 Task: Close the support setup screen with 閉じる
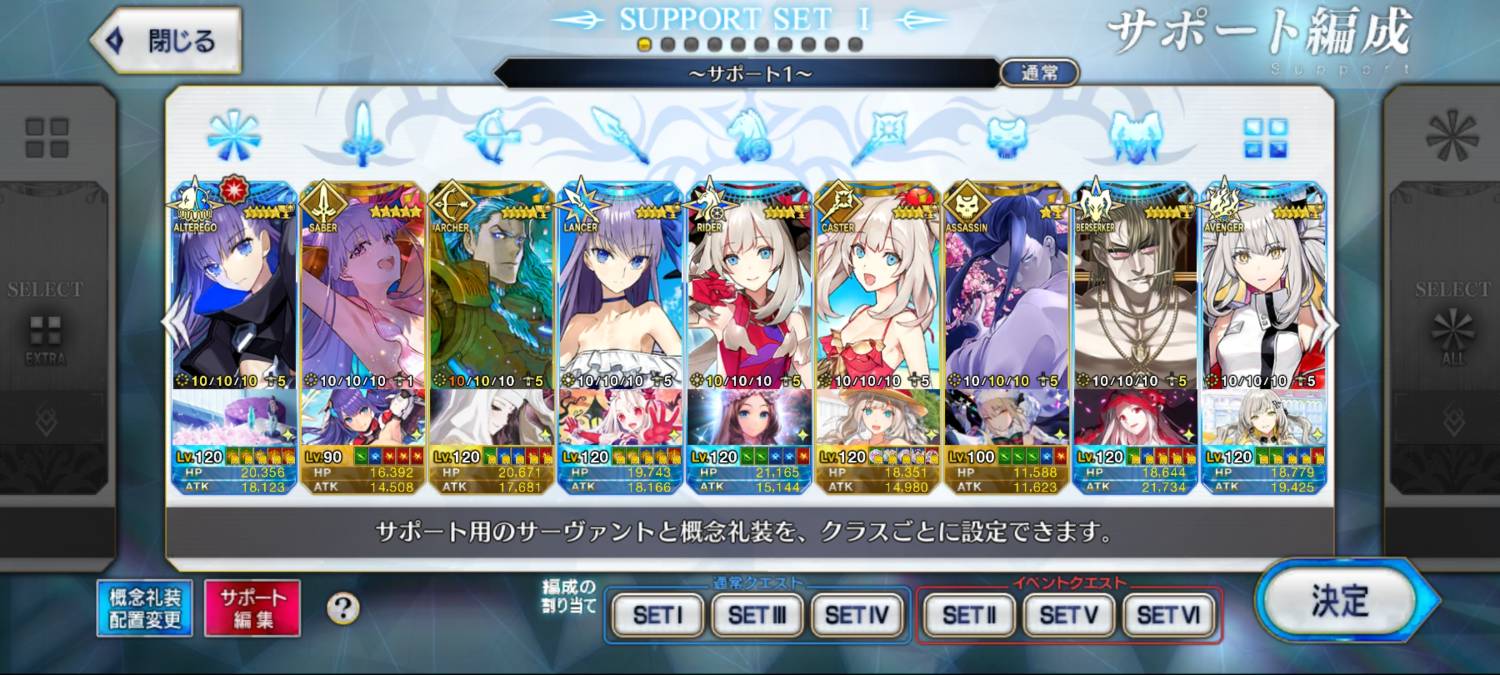click(x=167, y=42)
